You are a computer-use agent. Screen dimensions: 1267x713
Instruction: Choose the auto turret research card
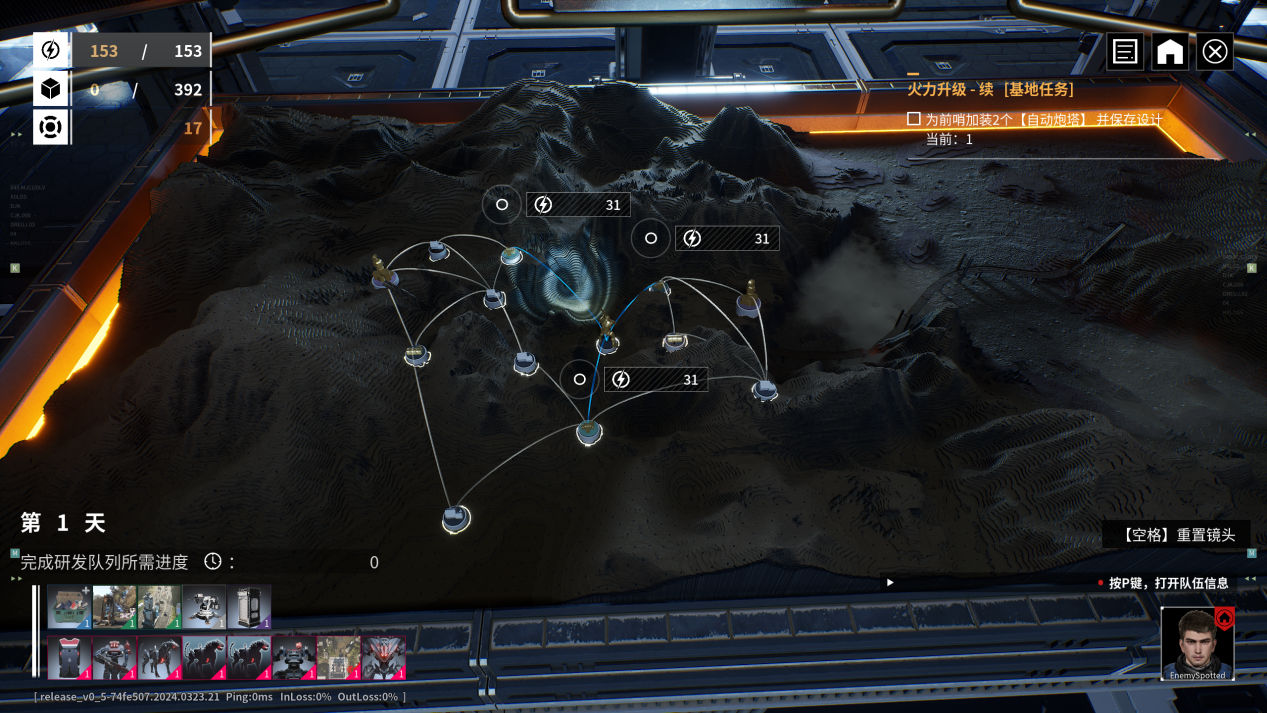click(203, 607)
